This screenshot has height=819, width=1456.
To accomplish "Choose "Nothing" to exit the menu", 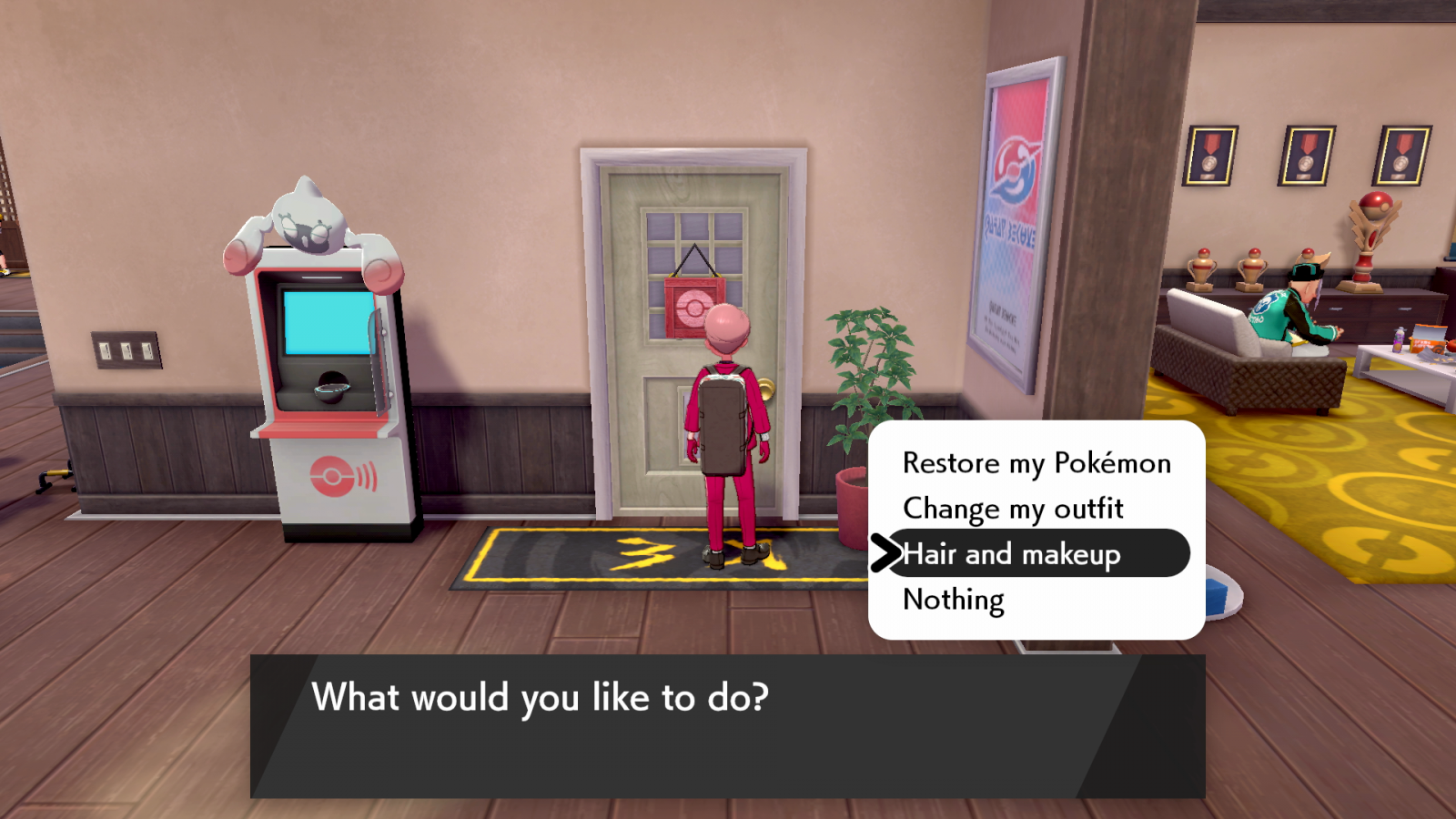I will pos(953,600).
